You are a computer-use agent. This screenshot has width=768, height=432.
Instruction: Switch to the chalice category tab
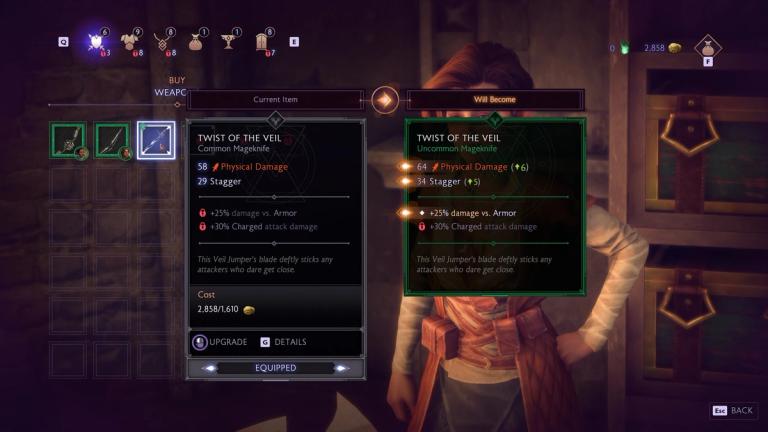coord(232,42)
